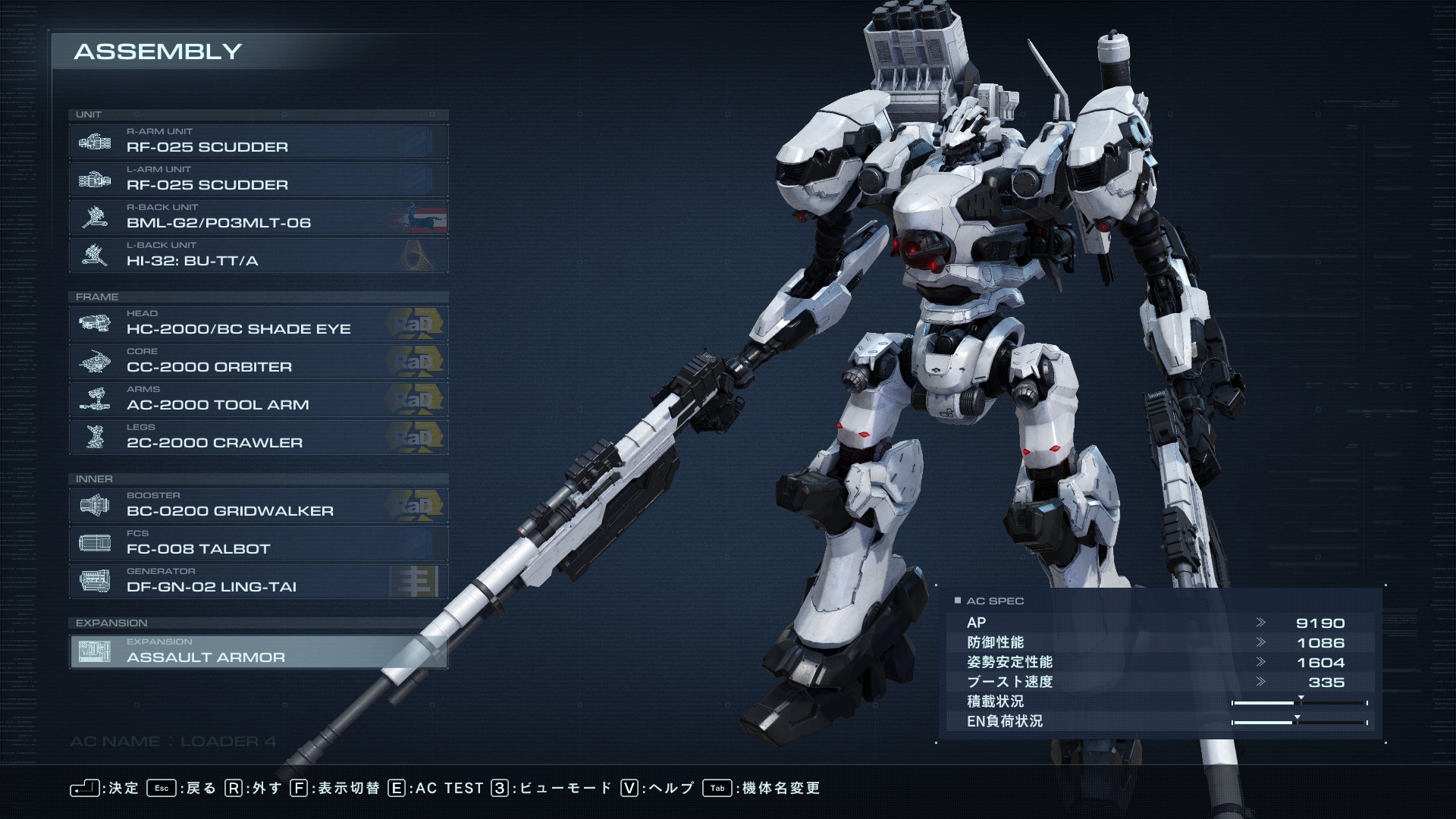The image size is (1456, 819).
Task: Select the AC-2000 TOOL ARM arms slot
Action: [x=258, y=399]
